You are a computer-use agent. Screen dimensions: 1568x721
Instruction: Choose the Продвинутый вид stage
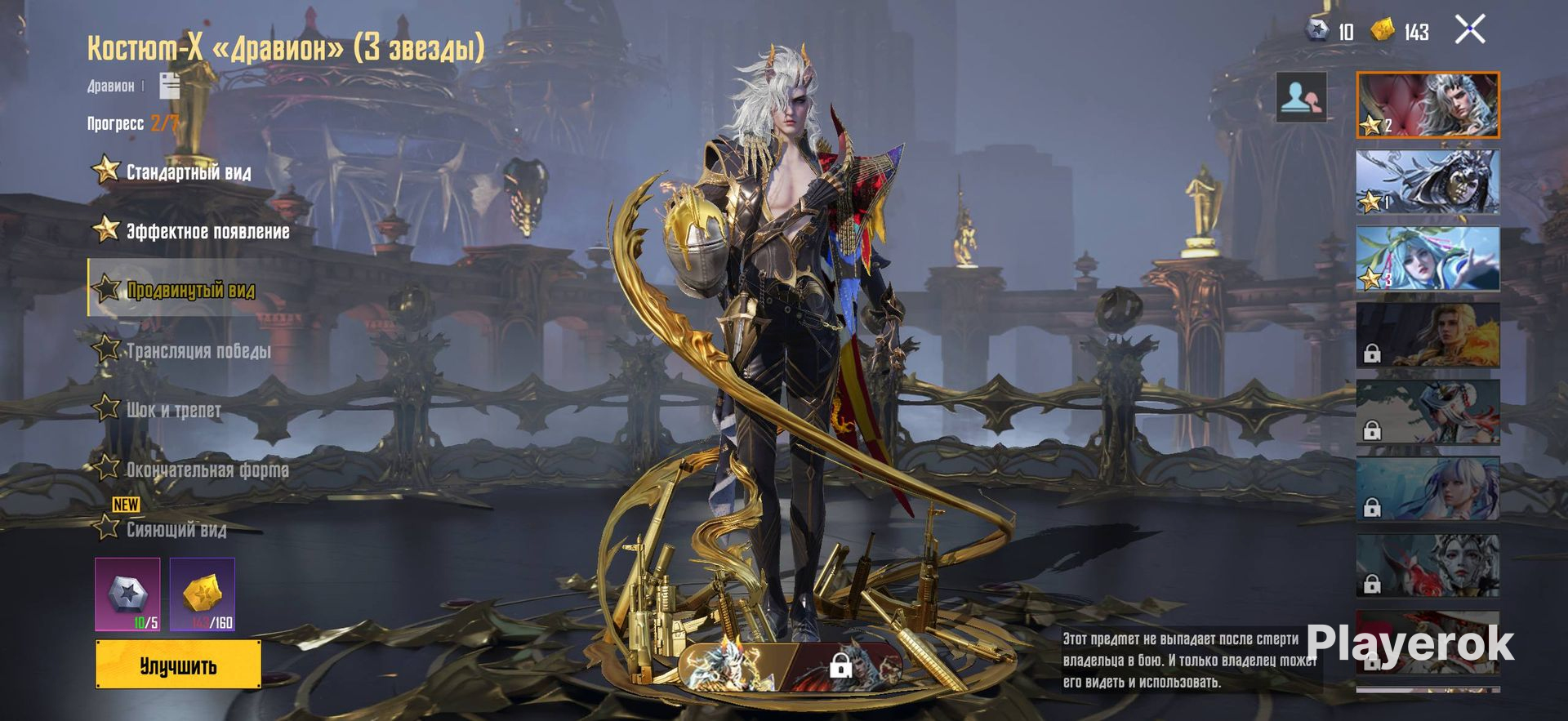(x=189, y=291)
